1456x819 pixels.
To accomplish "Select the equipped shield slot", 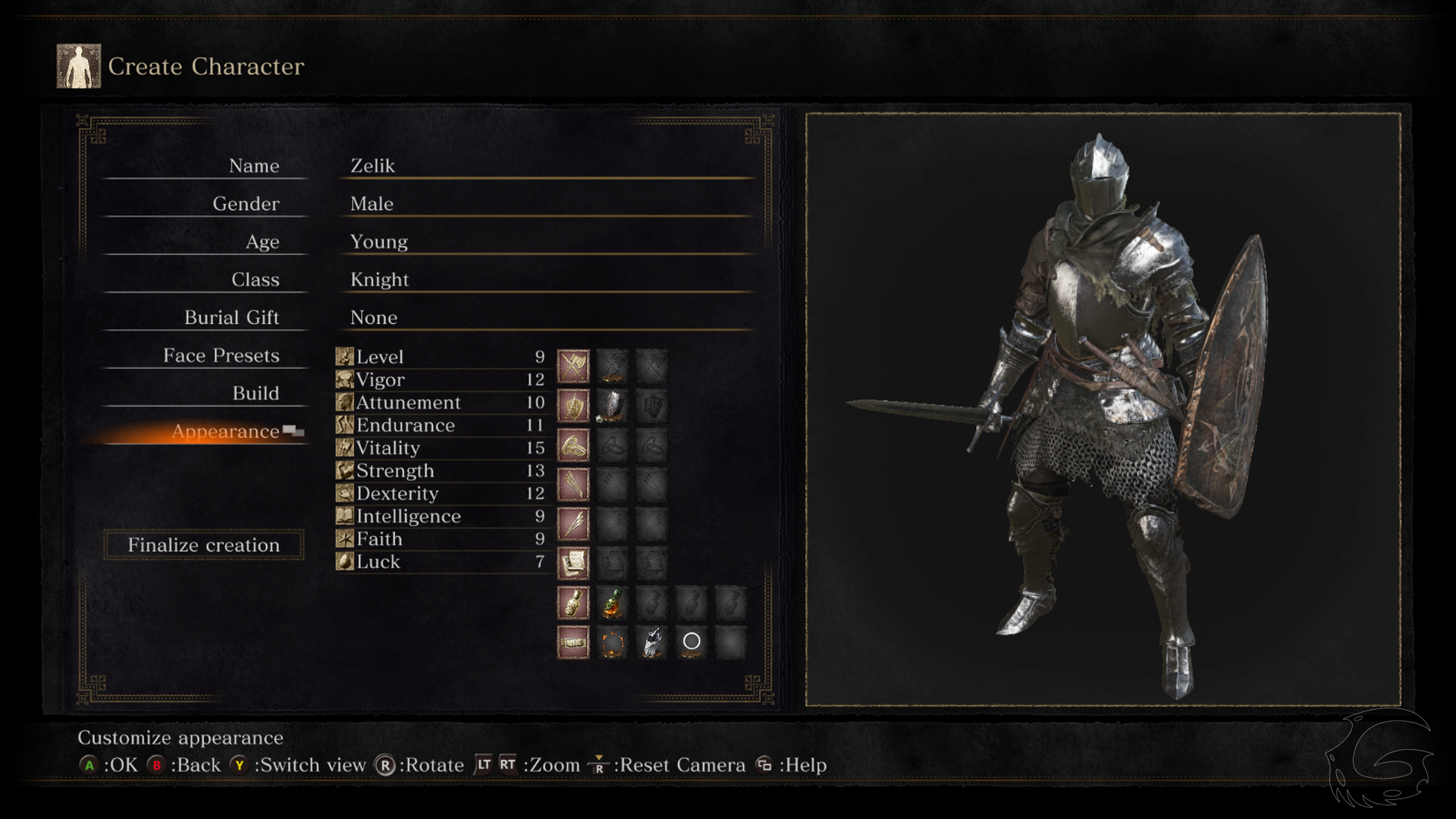I will [x=613, y=406].
